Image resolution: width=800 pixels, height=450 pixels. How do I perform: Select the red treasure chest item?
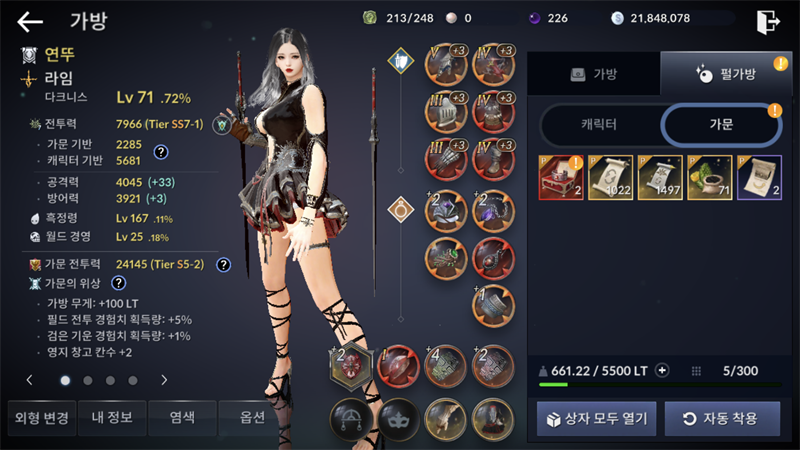click(561, 178)
